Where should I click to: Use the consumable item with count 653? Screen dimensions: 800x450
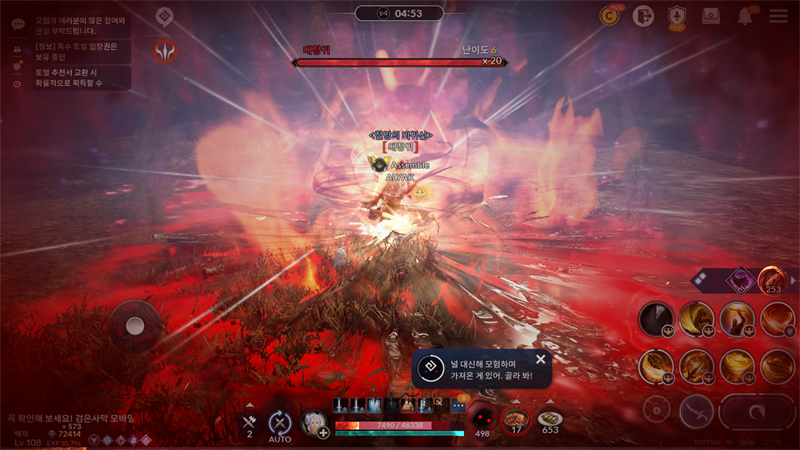point(550,419)
